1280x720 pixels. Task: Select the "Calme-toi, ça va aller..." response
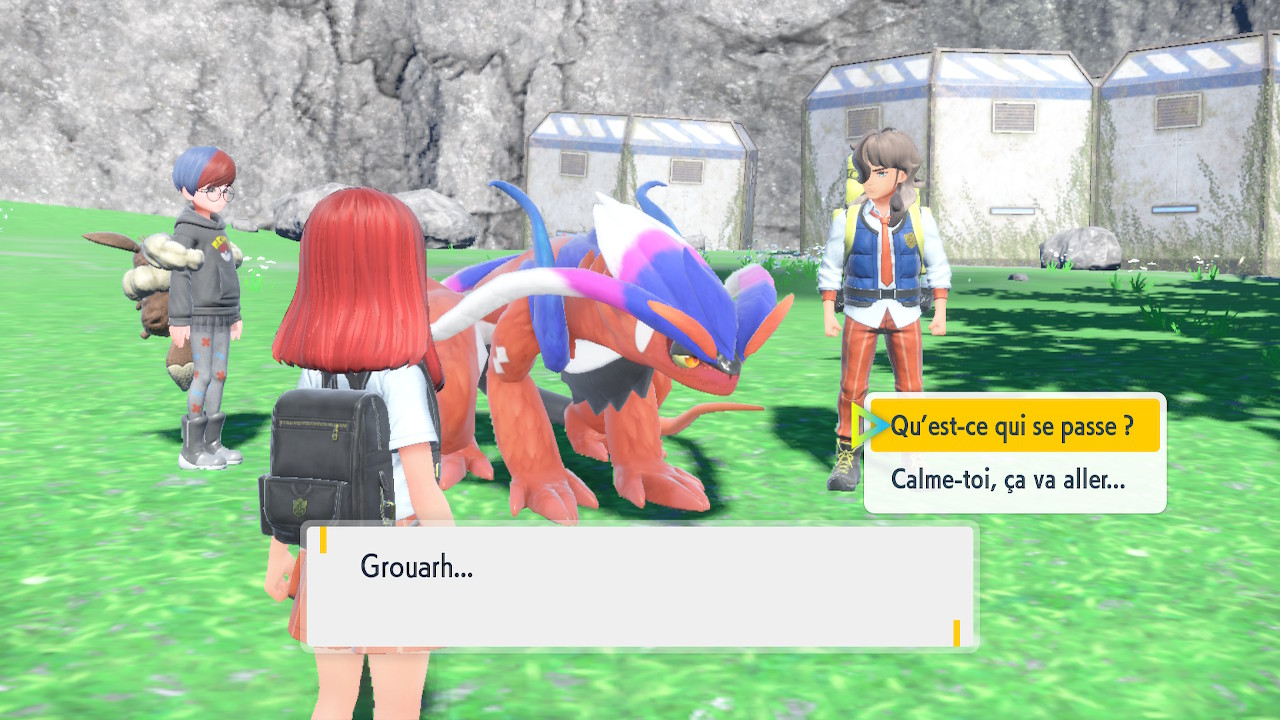click(1008, 480)
